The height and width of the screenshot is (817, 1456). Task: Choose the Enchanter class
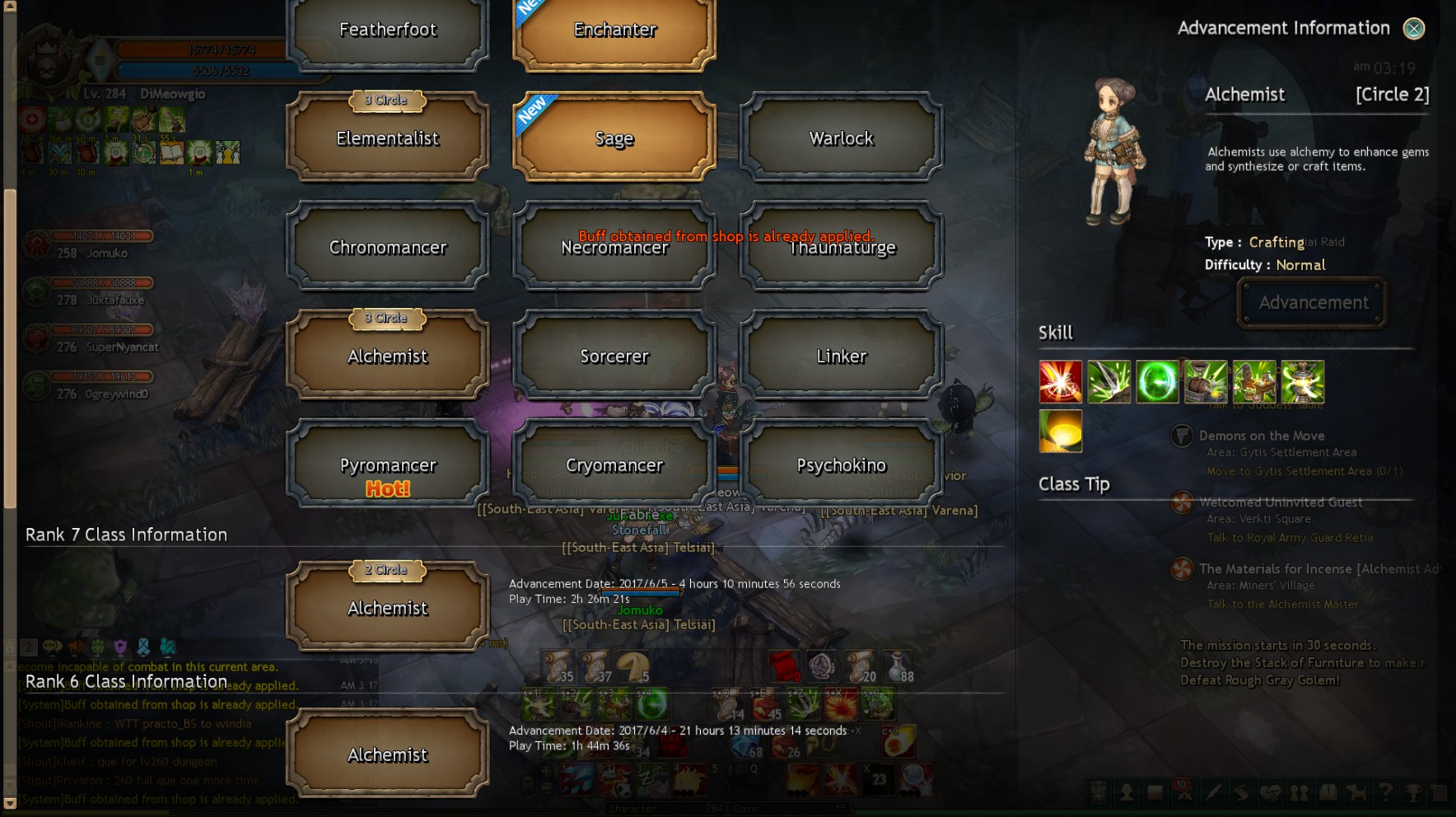coord(614,31)
